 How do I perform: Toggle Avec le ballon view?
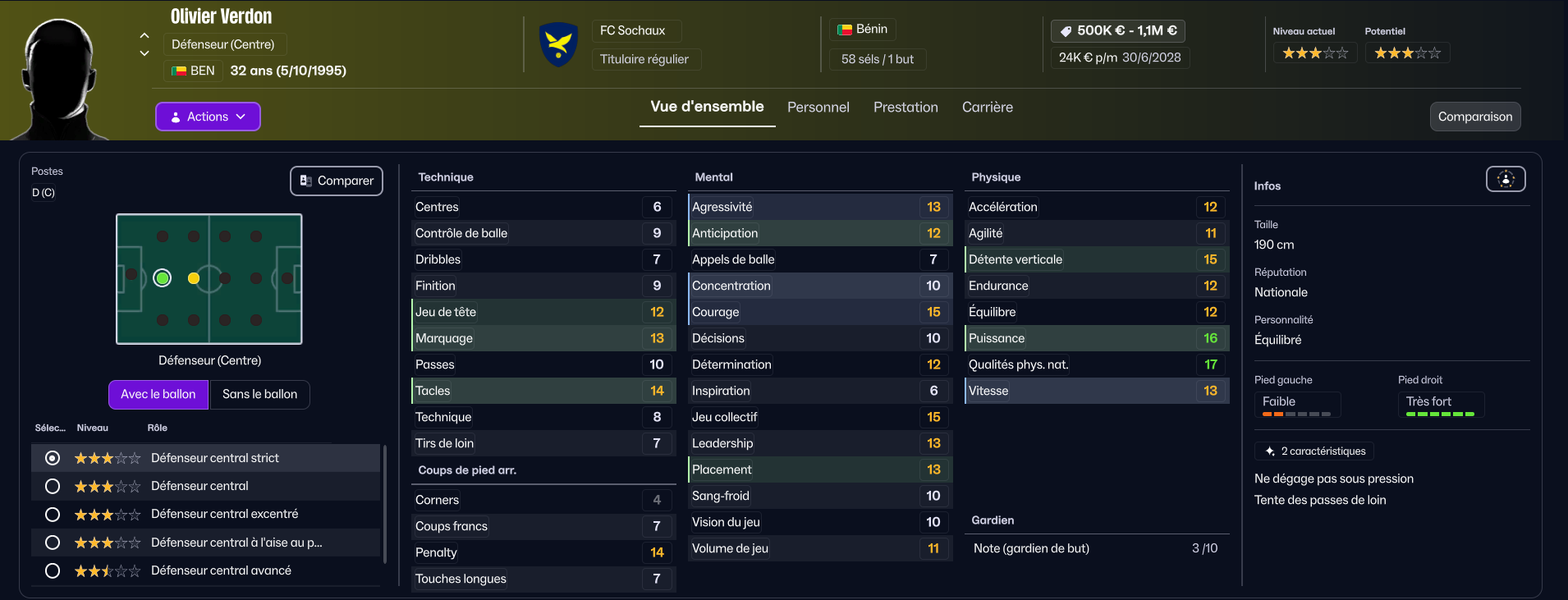pos(158,394)
